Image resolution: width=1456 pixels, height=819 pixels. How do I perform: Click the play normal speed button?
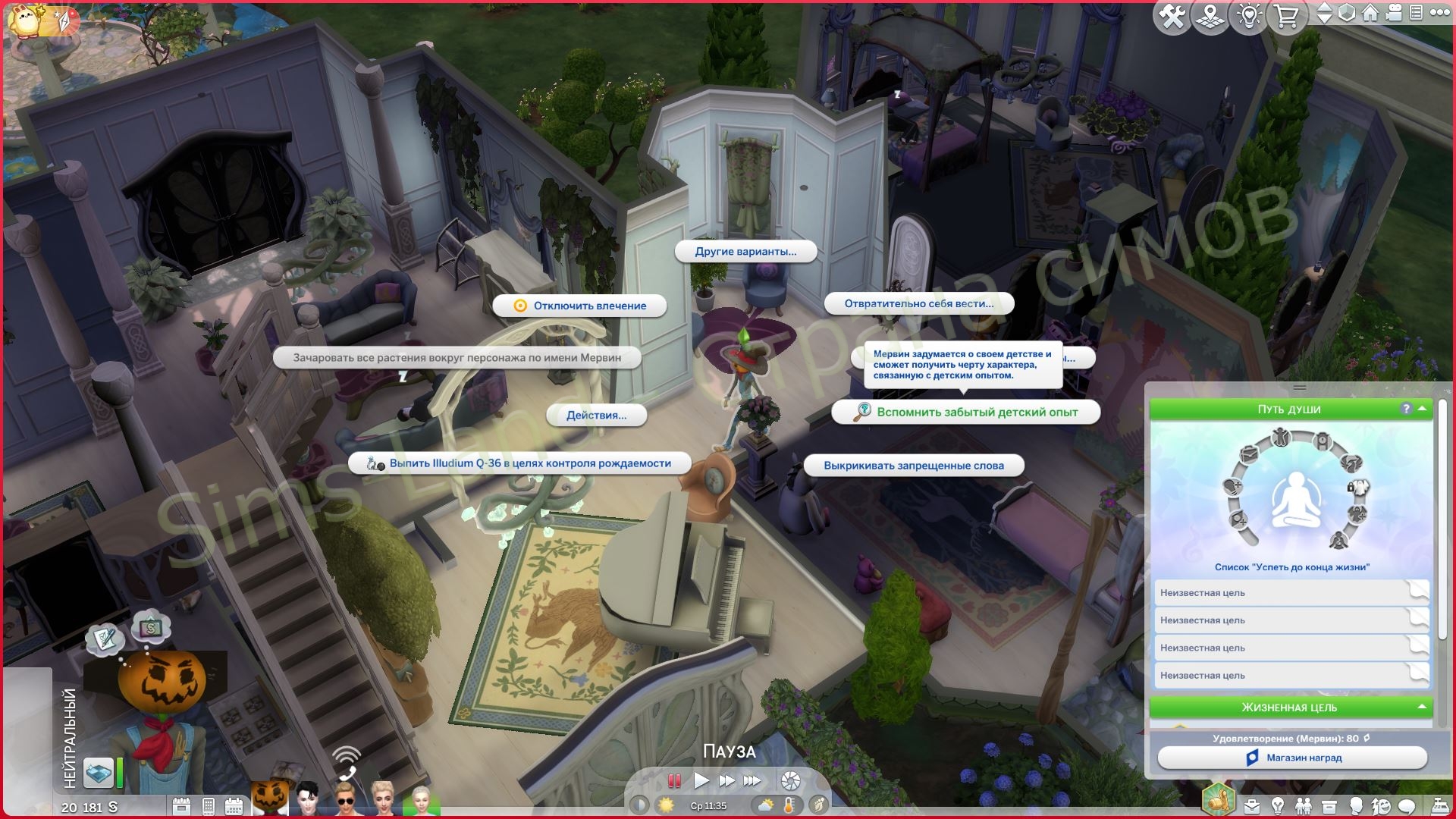(x=701, y=780)
